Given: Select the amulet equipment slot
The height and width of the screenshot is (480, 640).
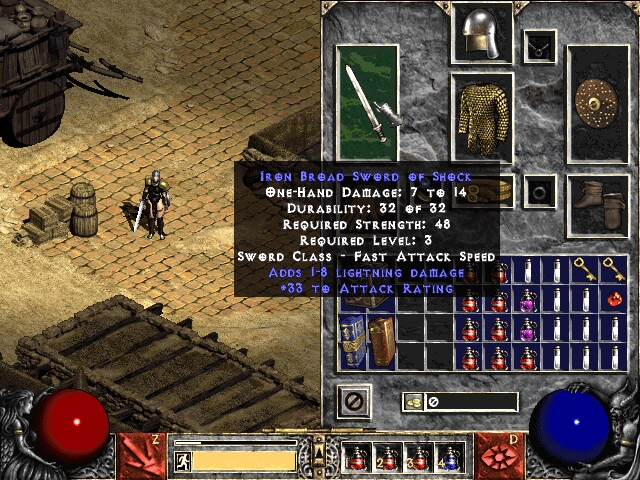Looking at the screenshot, I should 540,45.
